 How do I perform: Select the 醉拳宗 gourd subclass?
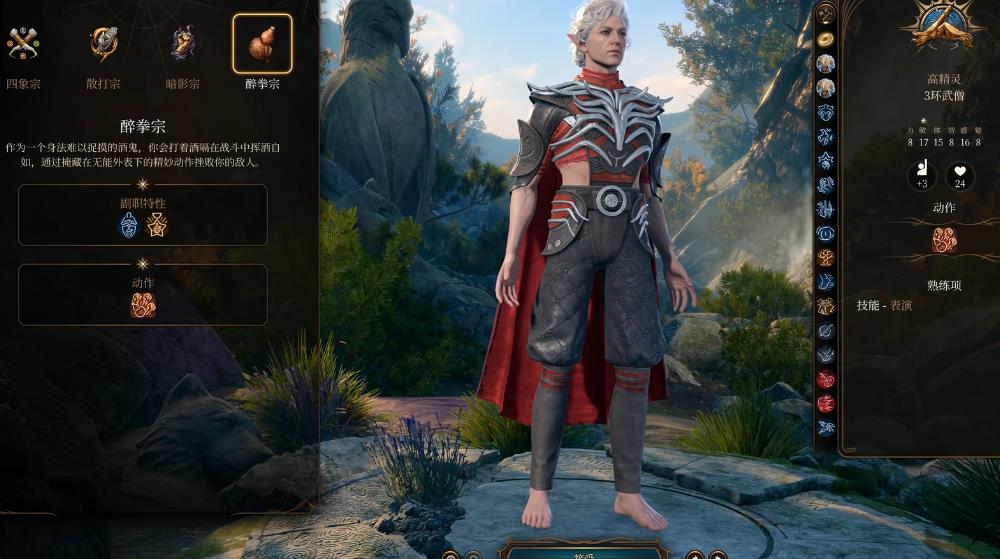[x=262, y=44]
